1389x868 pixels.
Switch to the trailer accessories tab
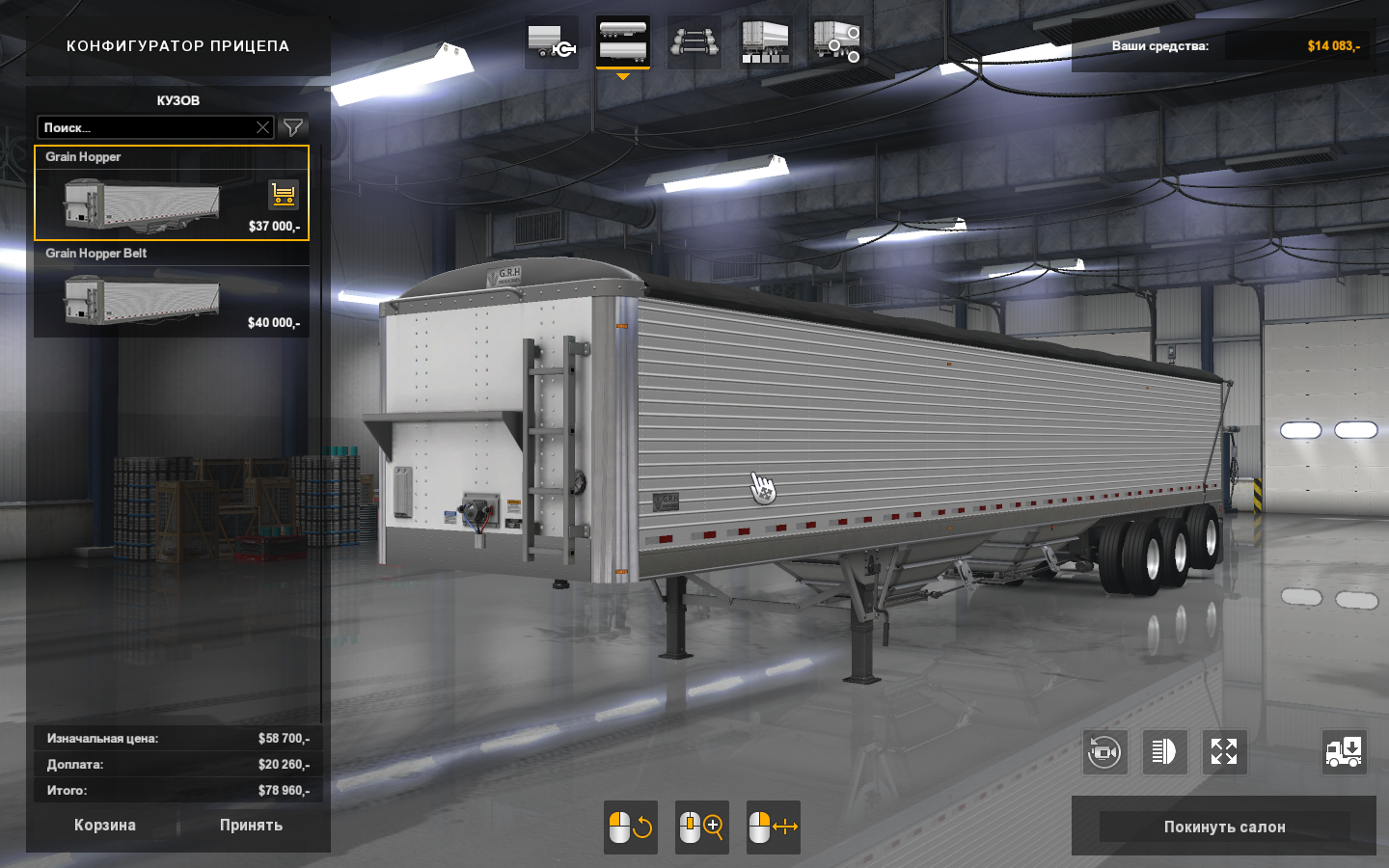[x=836, y=42]
